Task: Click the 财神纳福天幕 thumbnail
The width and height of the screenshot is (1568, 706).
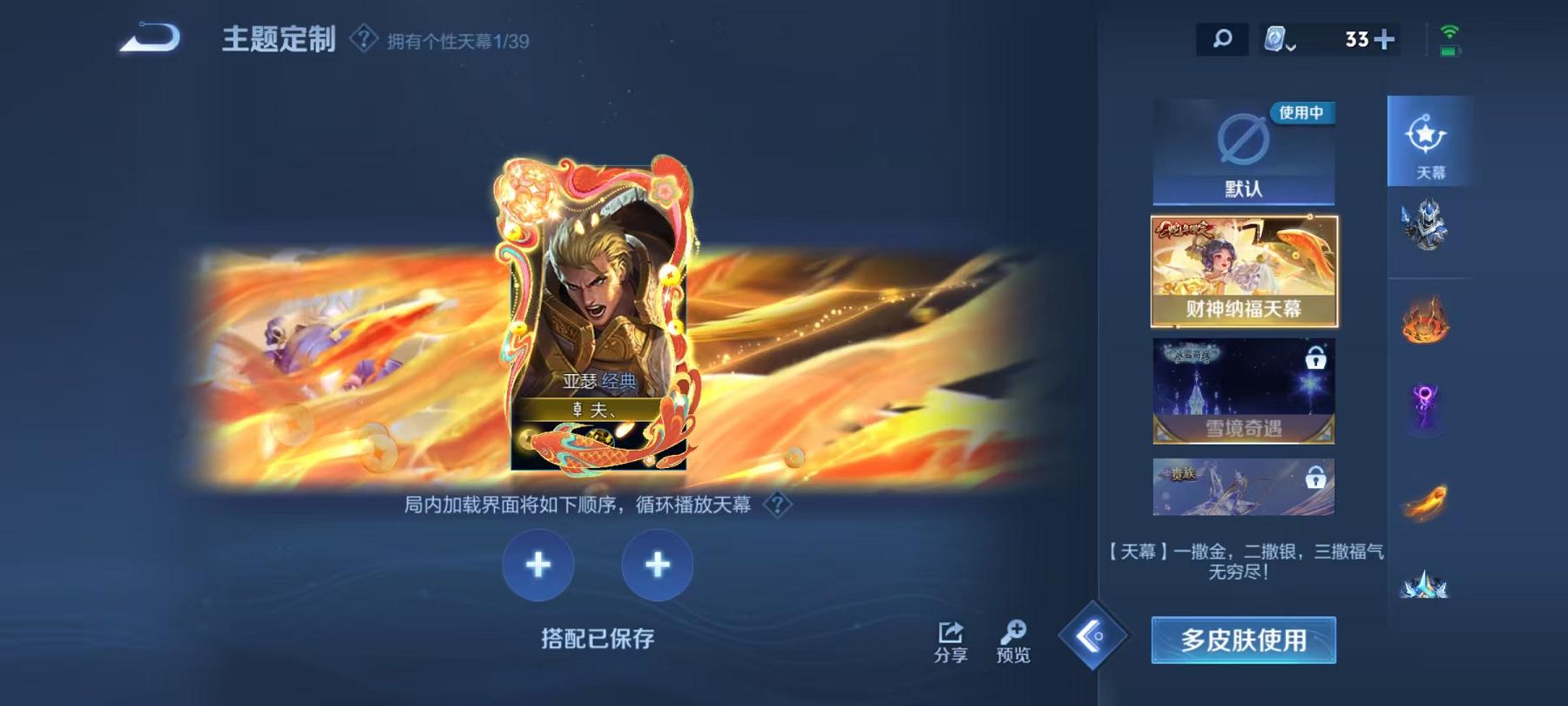Action: pos(1244,268)
